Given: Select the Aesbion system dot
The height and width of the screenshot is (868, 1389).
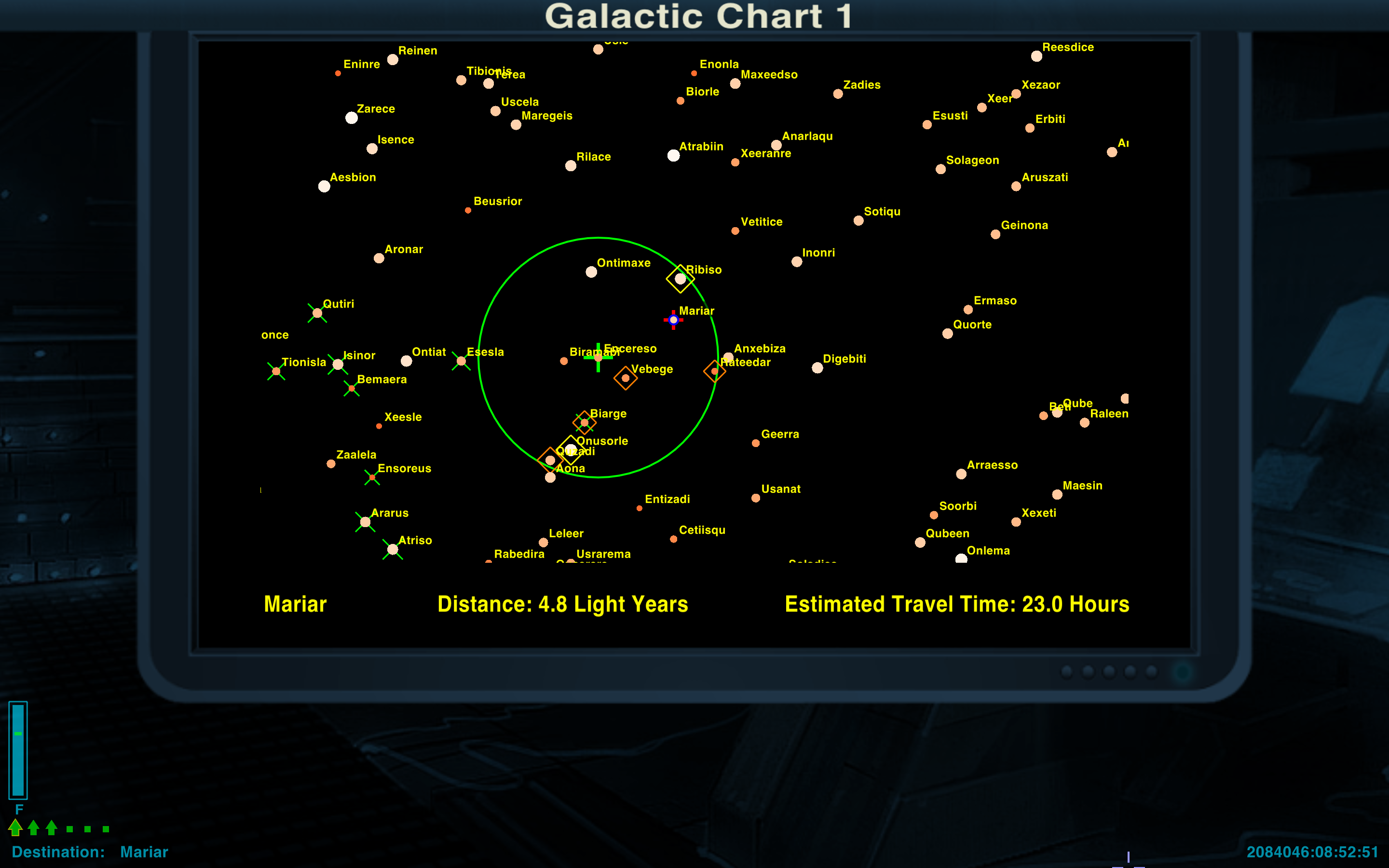Looking at the screenshot, I should pyautogui.click(x=324, y=187).
